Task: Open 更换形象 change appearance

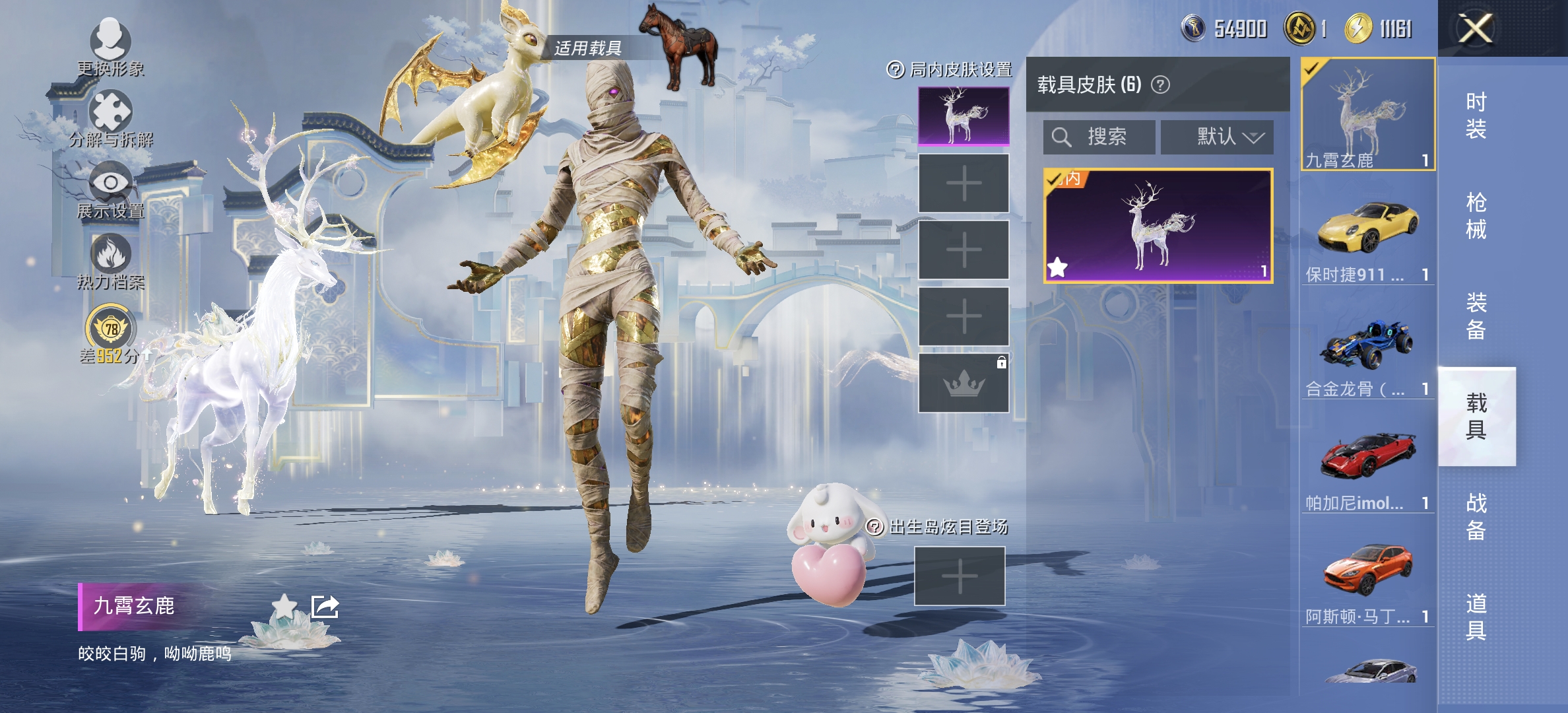Action: point(110,46)
